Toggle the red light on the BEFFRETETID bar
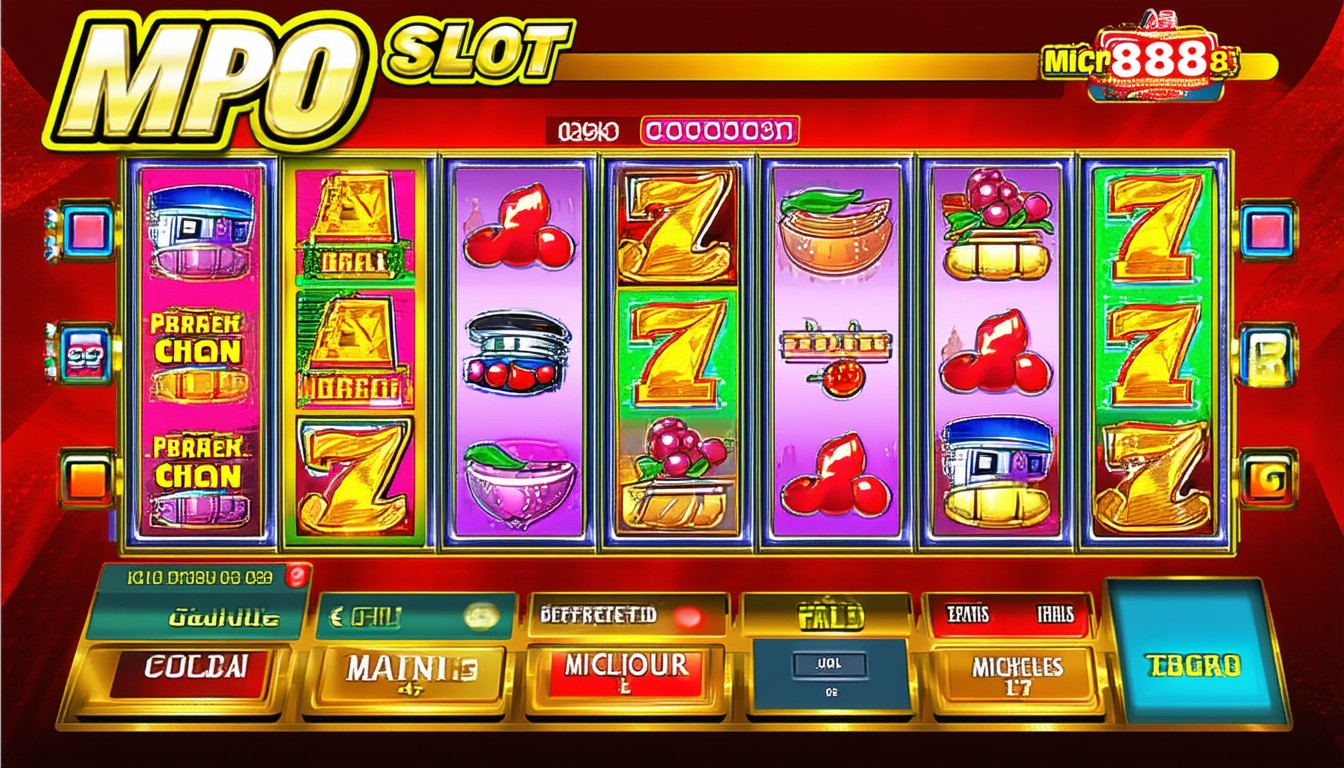The height and width of the screenshot is (768, 1344). pos(687,616)
